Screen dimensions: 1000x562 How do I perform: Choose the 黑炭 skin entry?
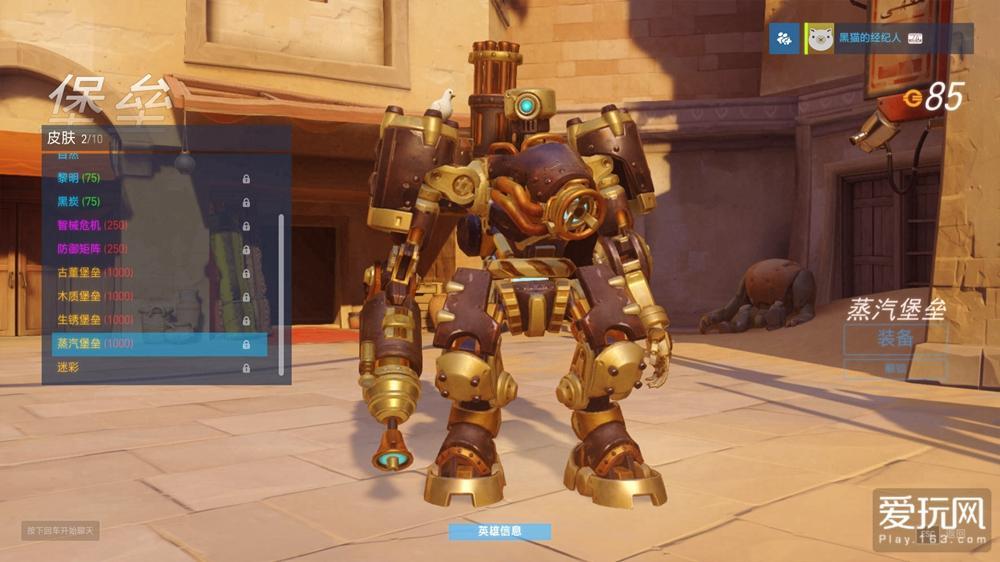pos(150,202)
